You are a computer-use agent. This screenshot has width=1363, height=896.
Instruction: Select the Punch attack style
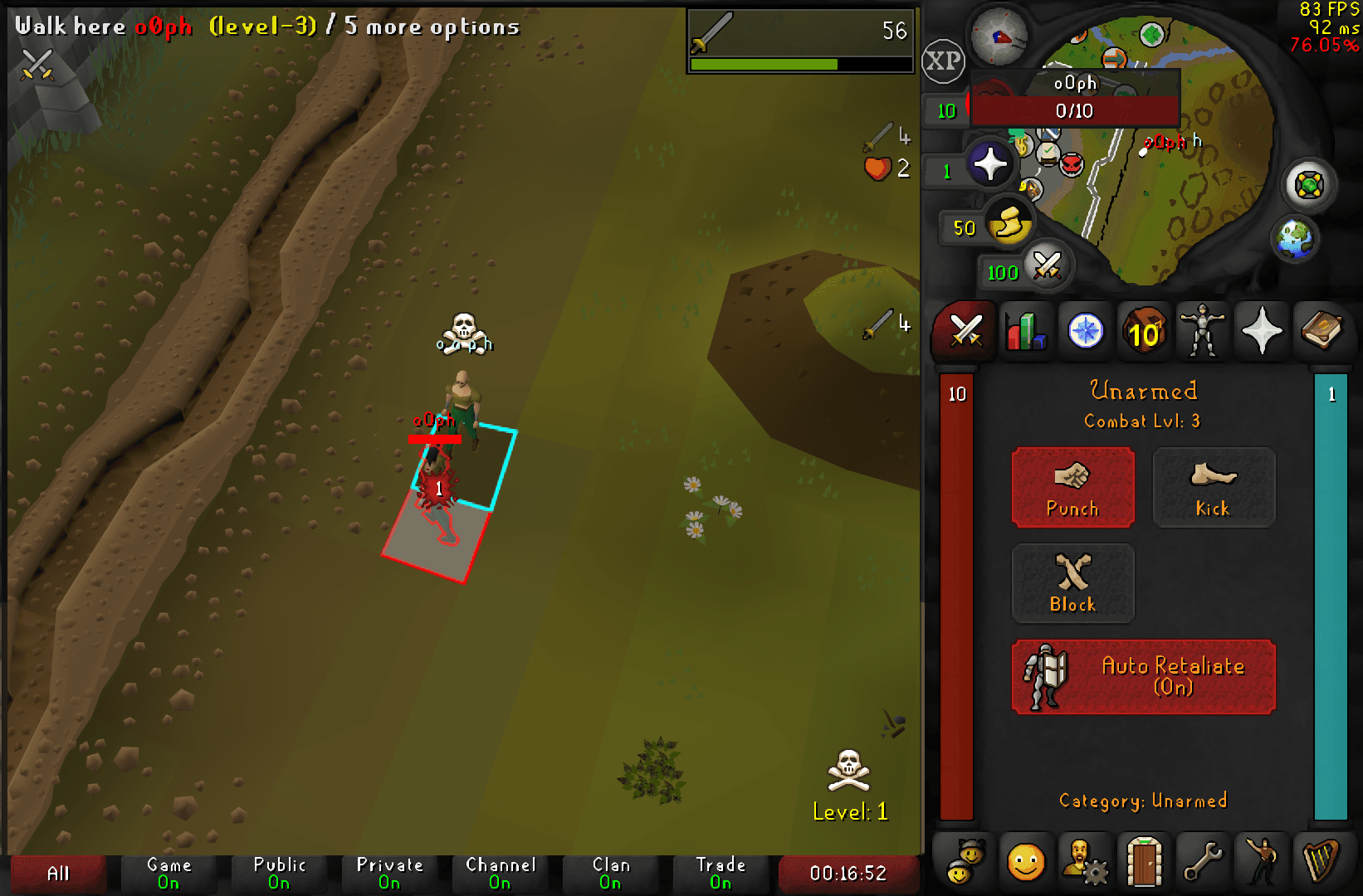[x=1073, y=488]
